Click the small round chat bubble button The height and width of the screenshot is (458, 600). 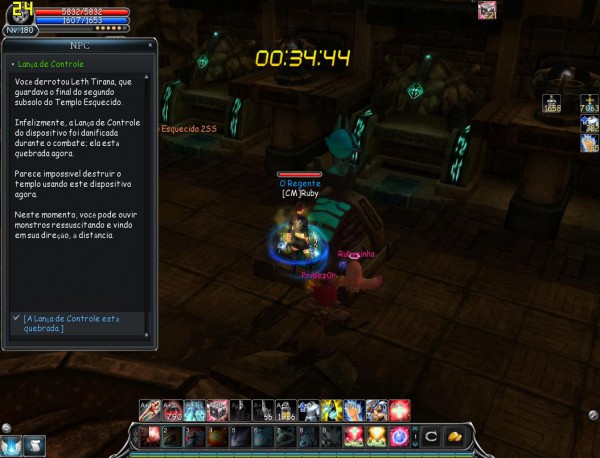[8, 427]
